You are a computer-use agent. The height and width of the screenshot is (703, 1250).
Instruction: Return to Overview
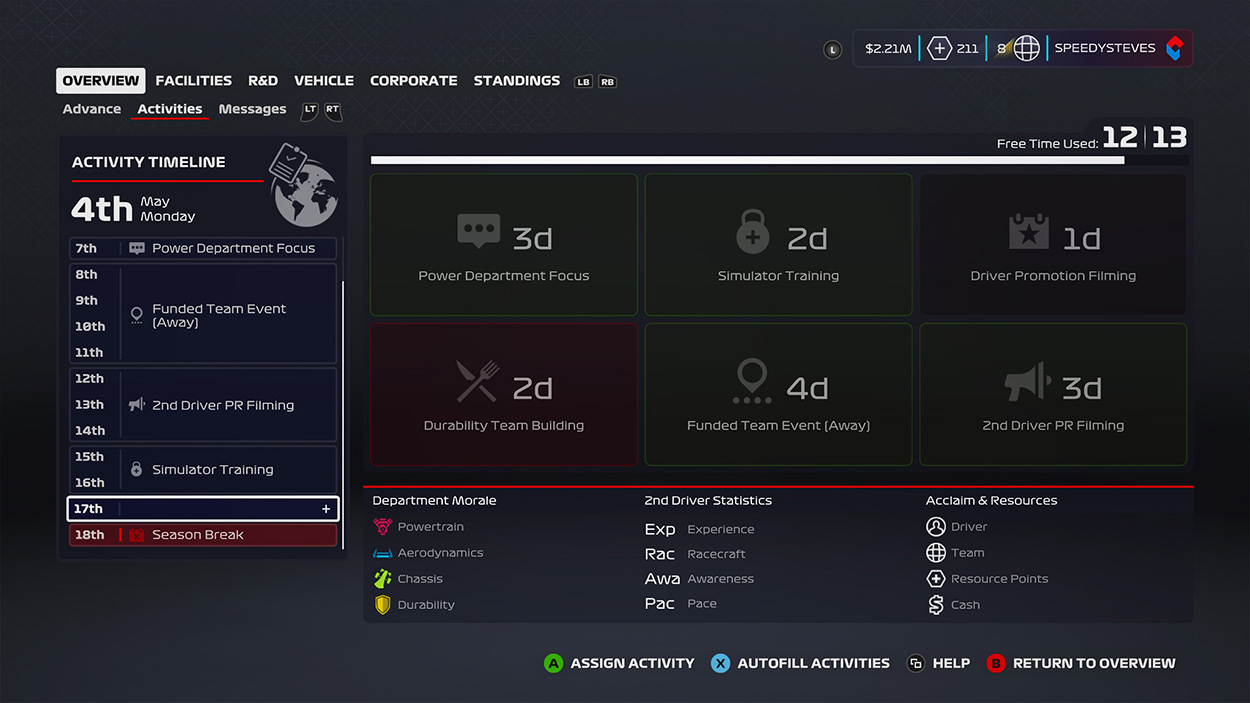(1081, 663)
